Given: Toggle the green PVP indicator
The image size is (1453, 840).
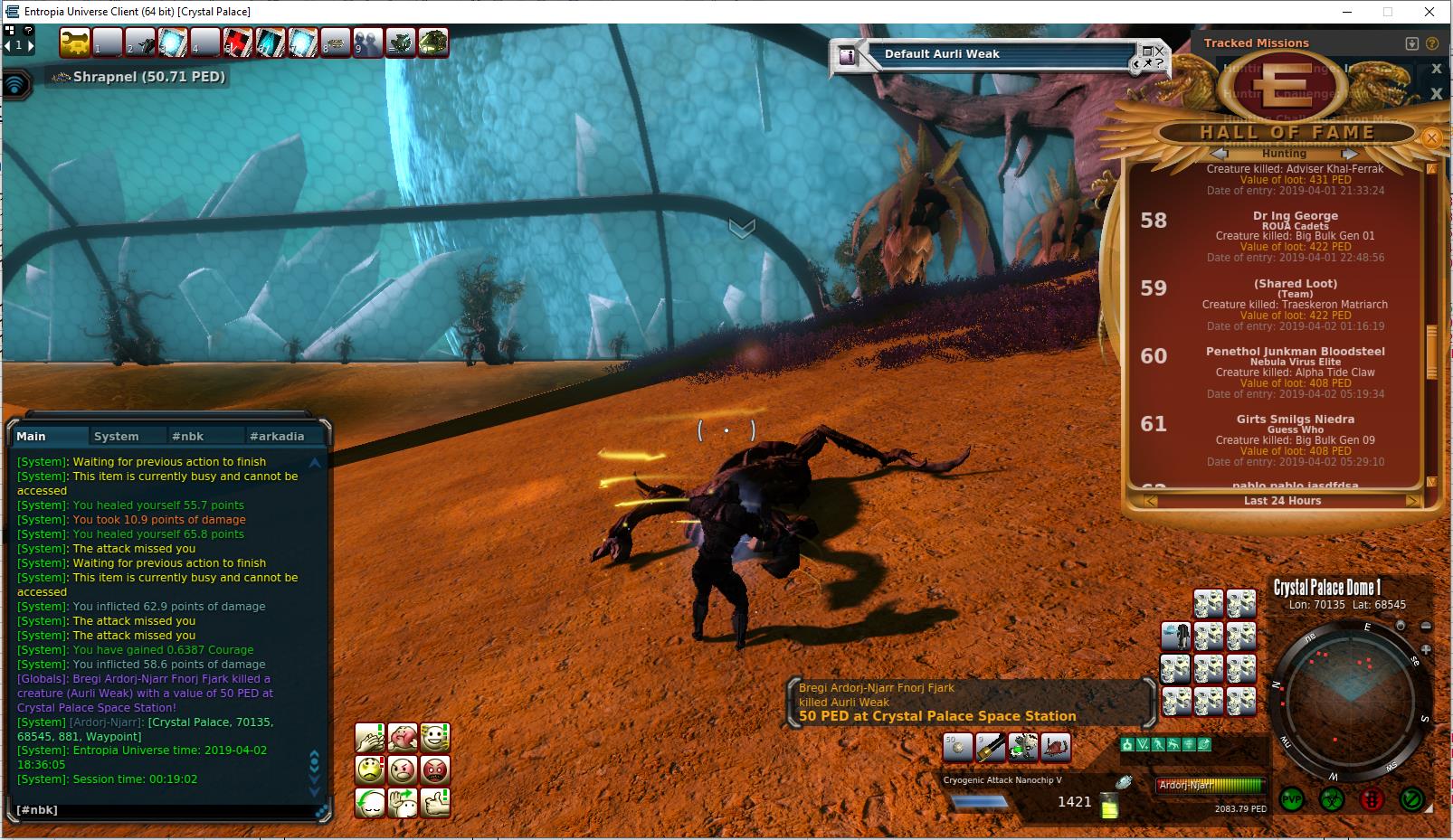Looking at the screenshot, I should (x=1291, y=800).
